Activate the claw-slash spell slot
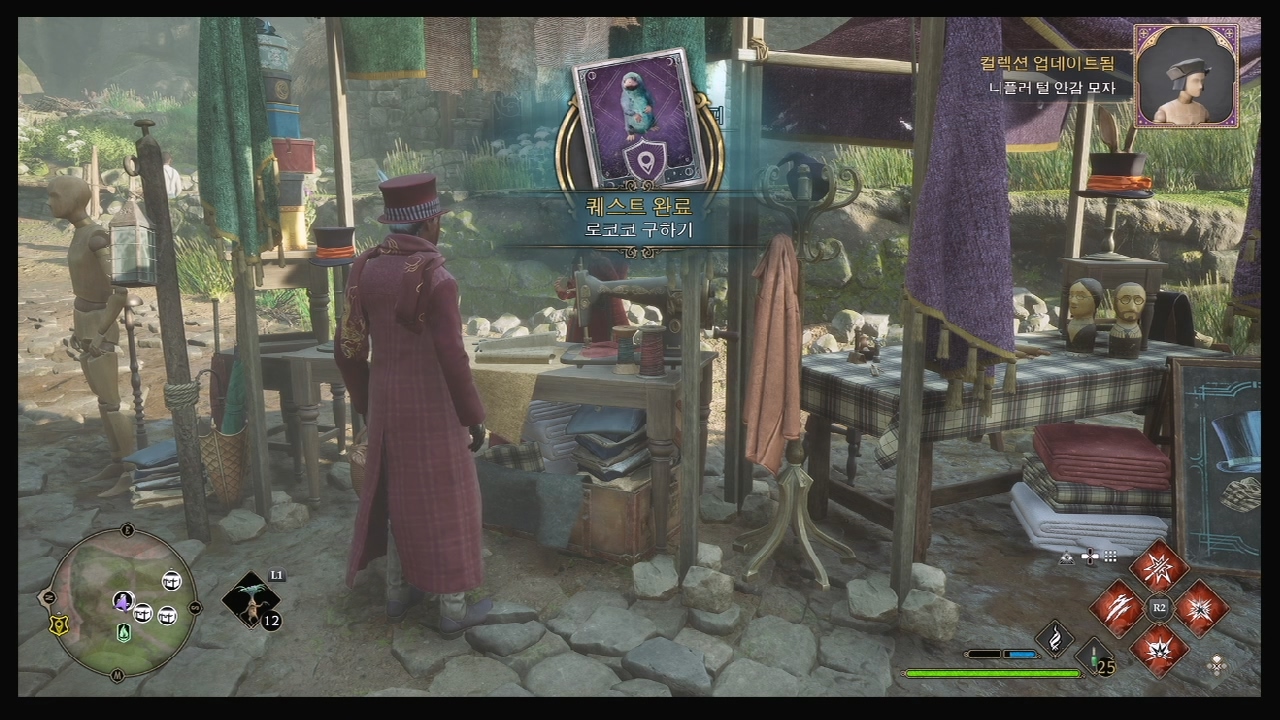 tap(1116, 608)
